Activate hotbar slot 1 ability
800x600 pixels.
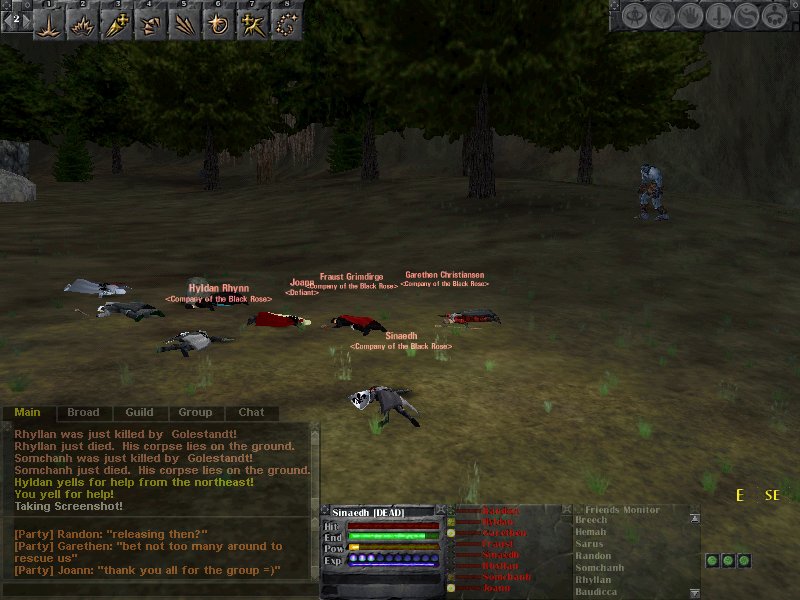coord(48,25)
